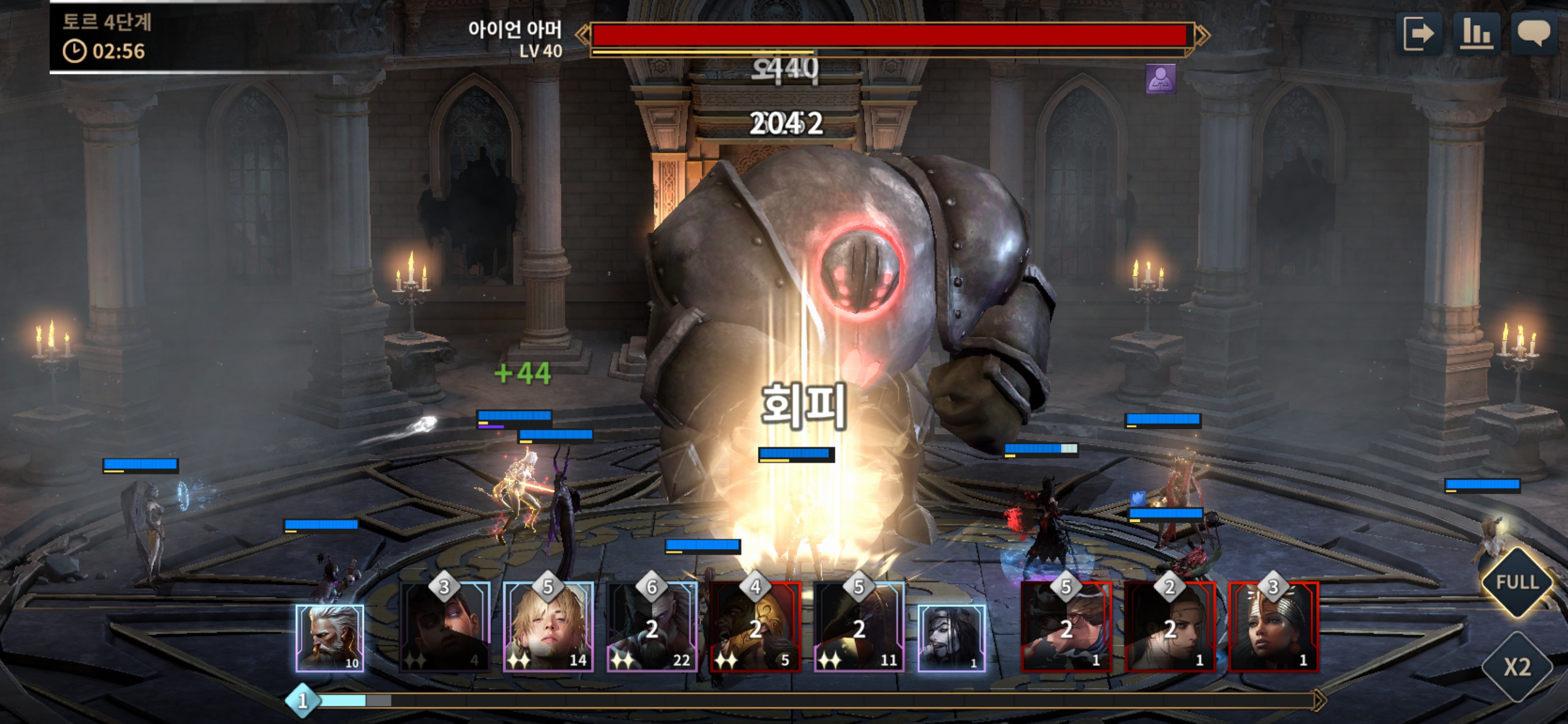Exit the battle with the door arrow button
The image size is (1568, 724).
[1418, 34]
